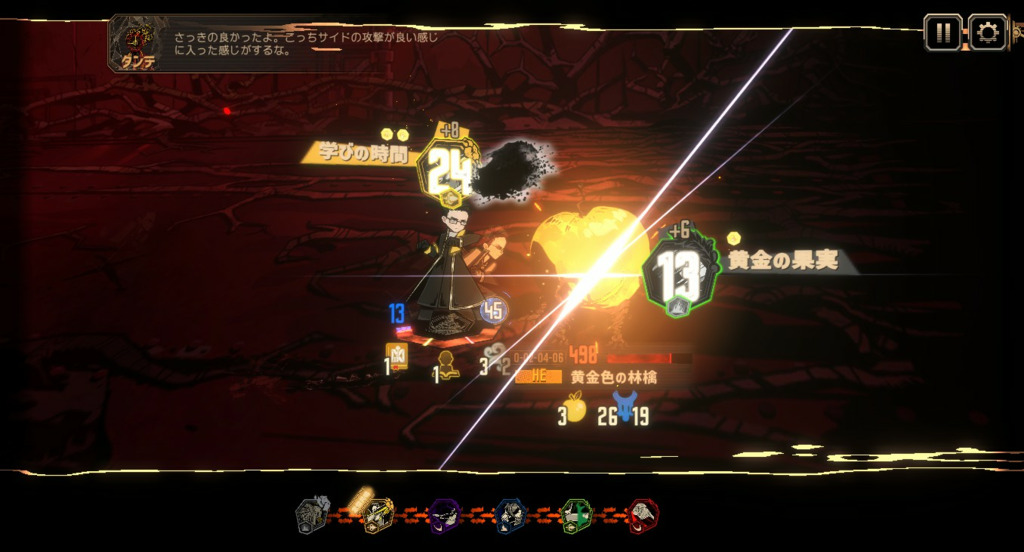Select the blue skill icon in the chain
1024x552 pixels.
[511, 516]
